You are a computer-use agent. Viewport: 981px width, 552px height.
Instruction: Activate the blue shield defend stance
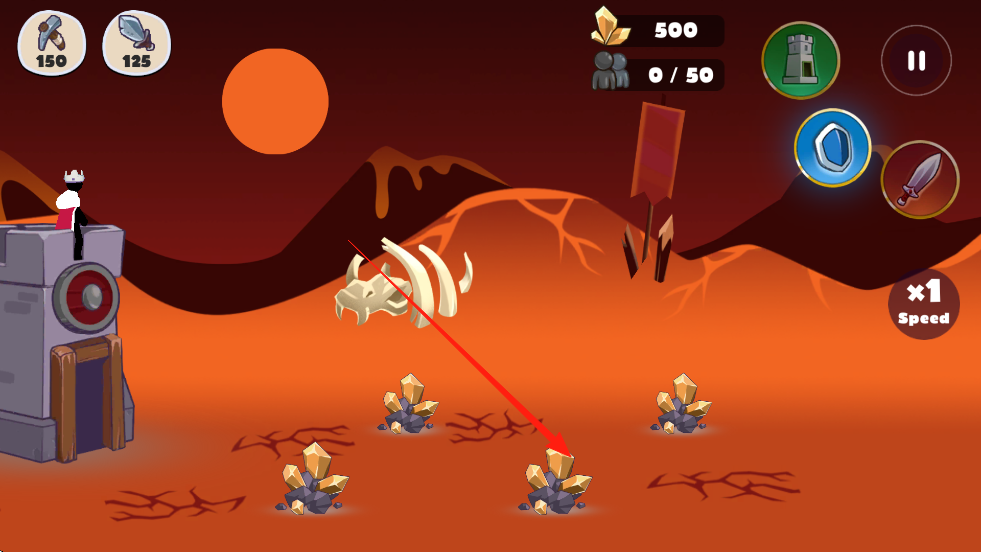(x=832, y=148)
